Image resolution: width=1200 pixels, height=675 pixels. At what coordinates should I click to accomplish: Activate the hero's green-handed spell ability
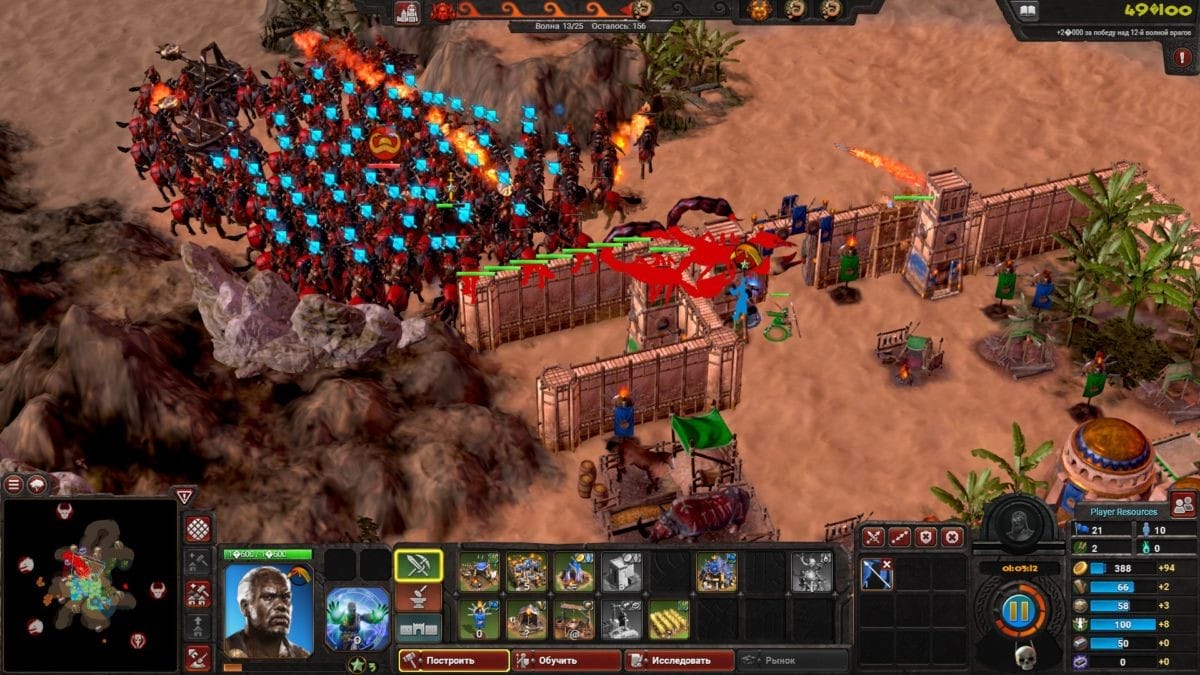tap(357, 618)
